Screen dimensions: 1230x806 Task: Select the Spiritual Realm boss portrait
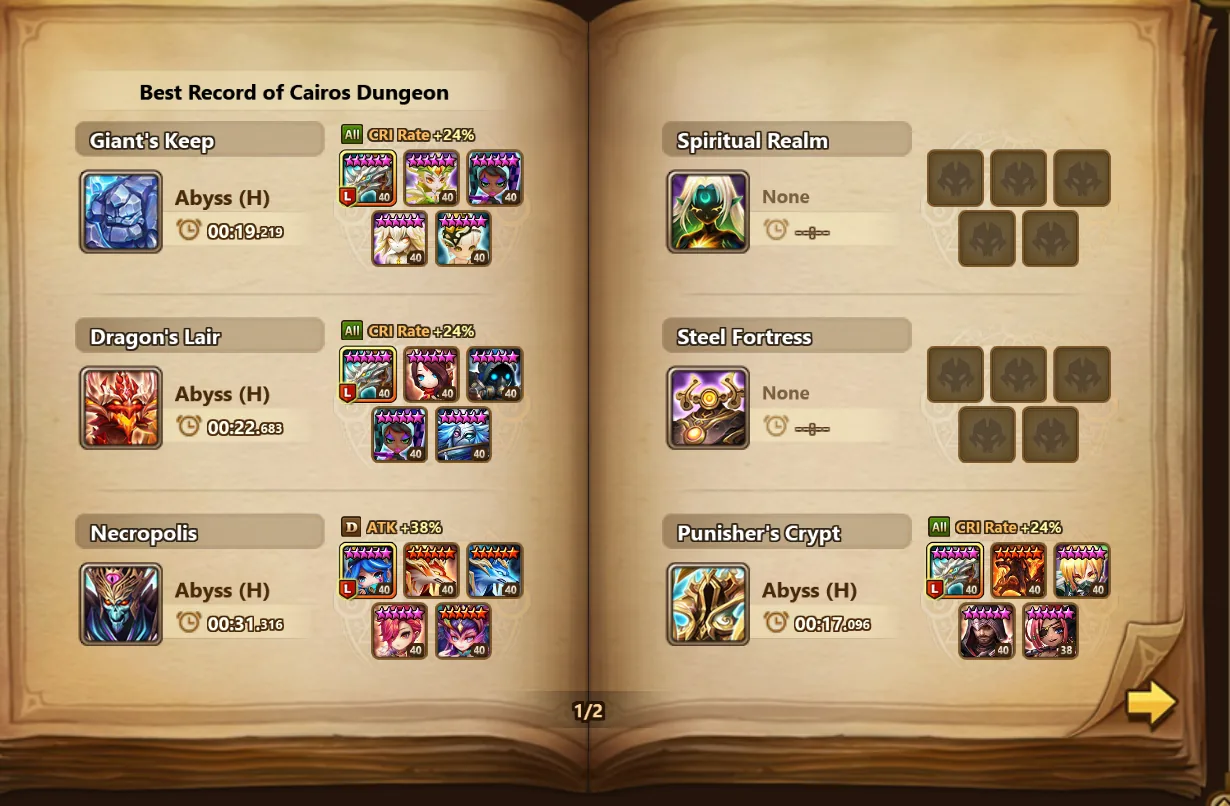708,211
